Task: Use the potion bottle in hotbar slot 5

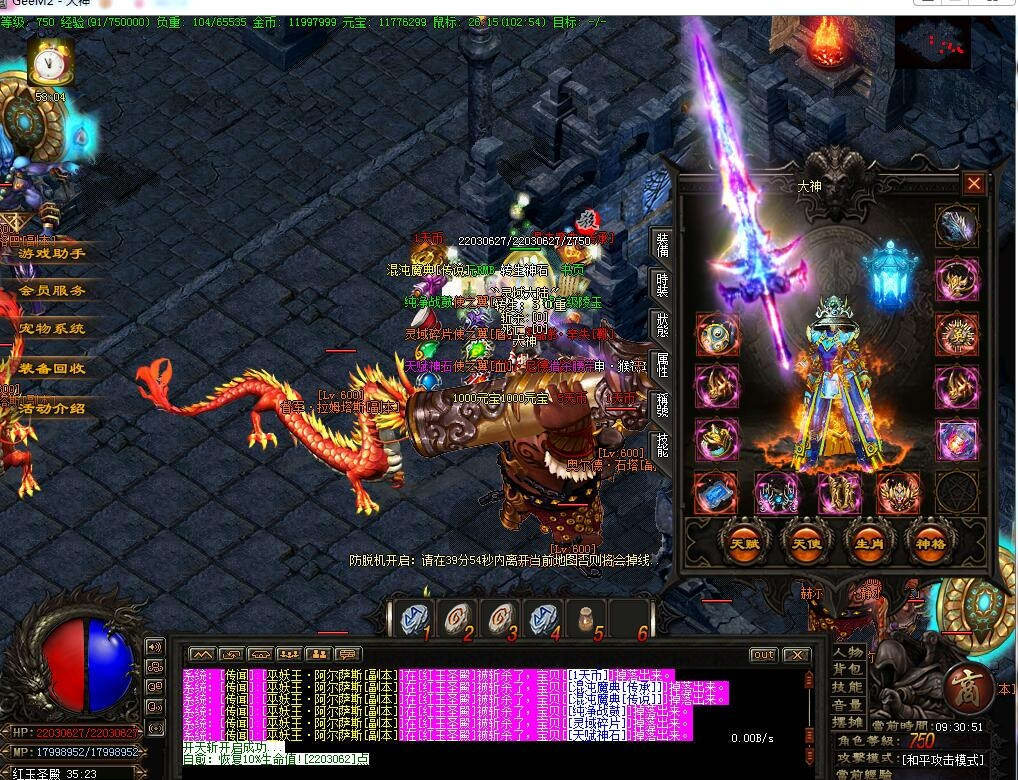Action: point(585,620)
